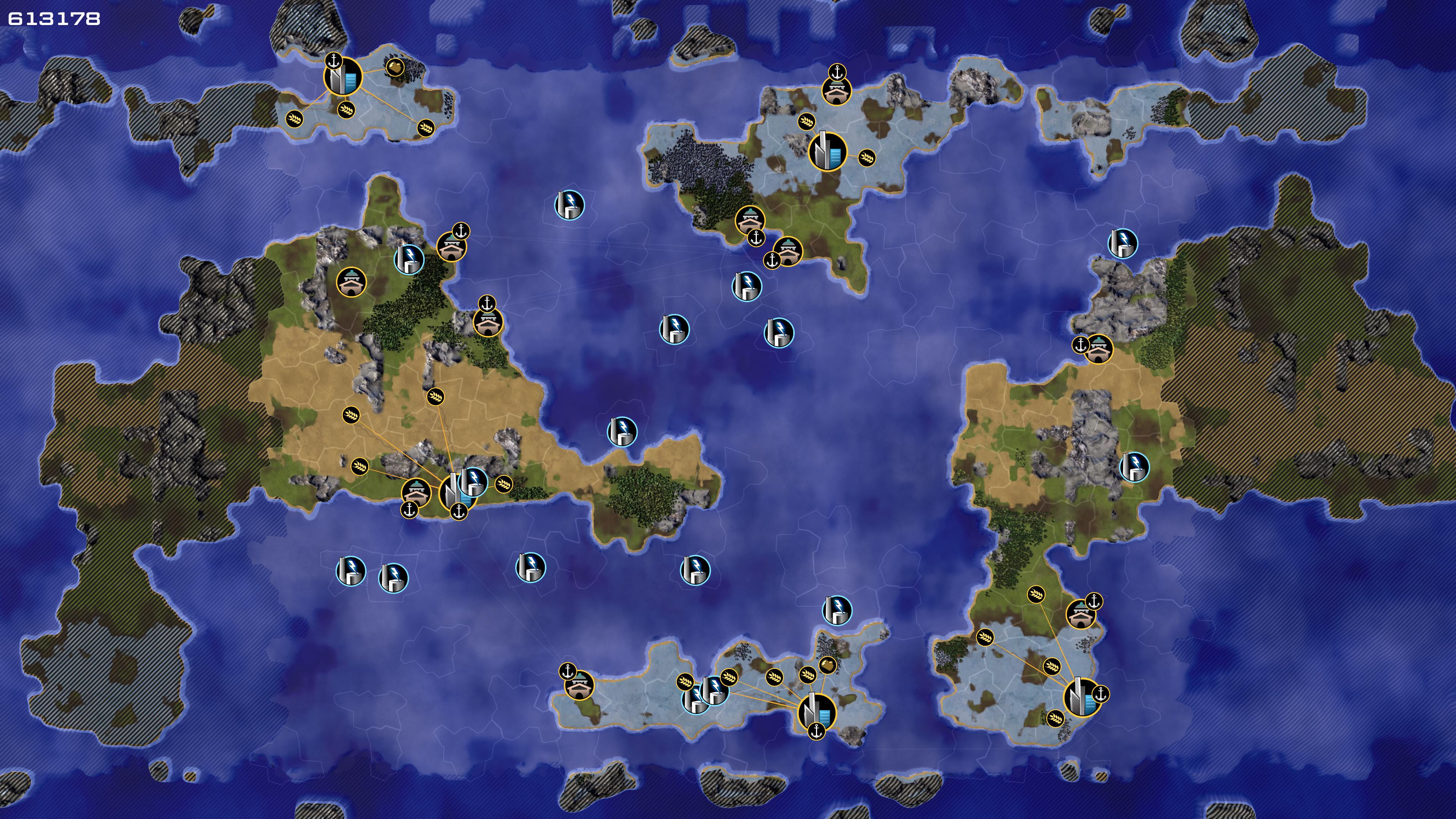Select the city without an anchor on the north-central island

(828, 152)
